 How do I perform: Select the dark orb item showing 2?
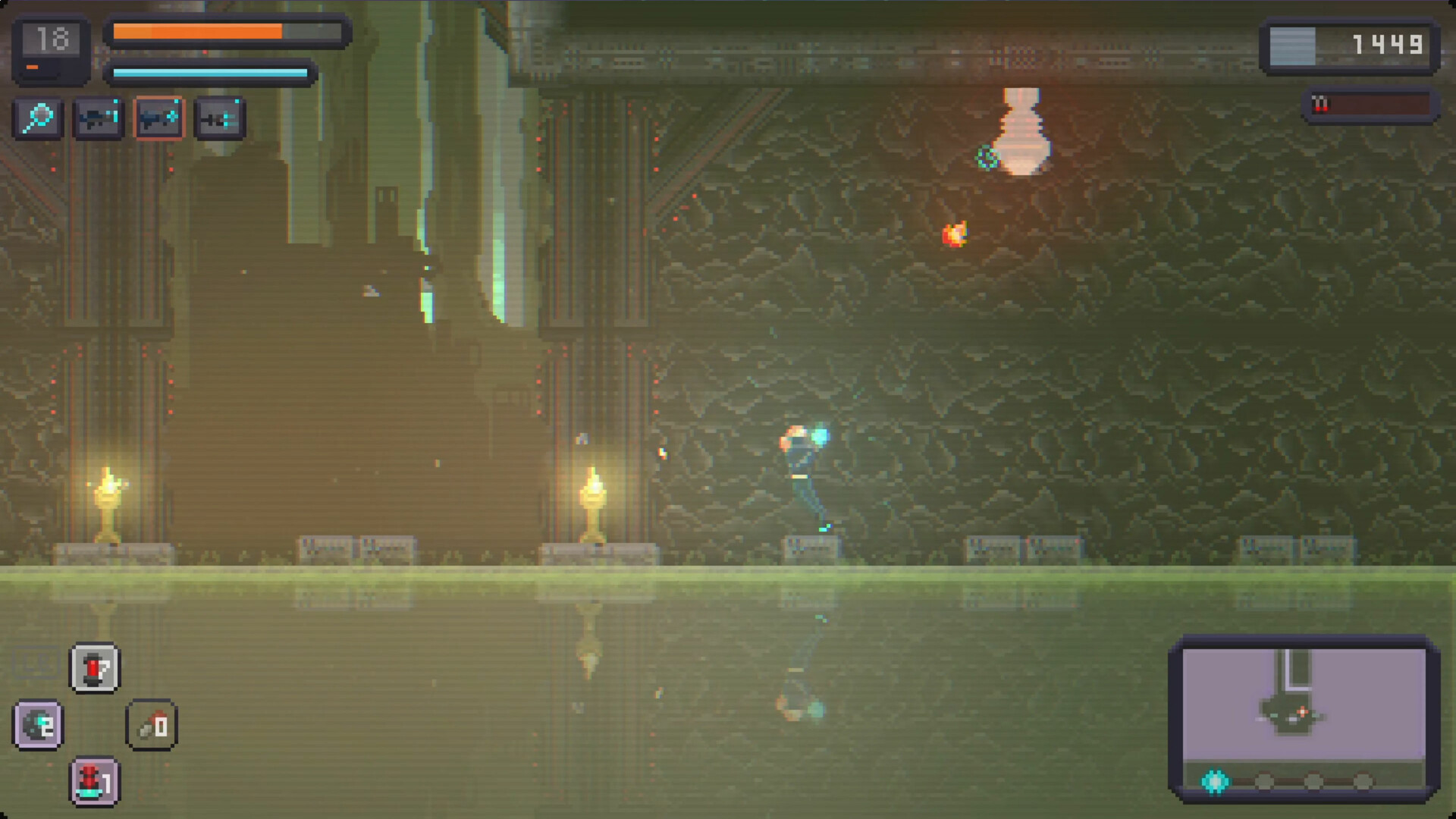tap(38, 725)
